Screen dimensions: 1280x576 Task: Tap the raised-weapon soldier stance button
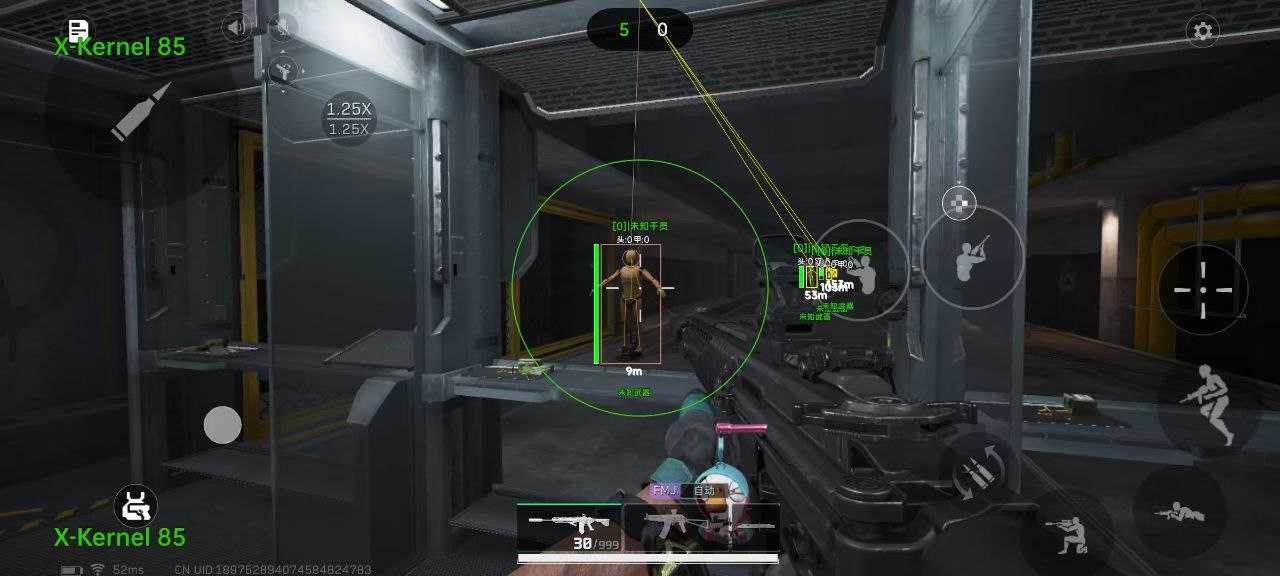(x=972, y=258)
